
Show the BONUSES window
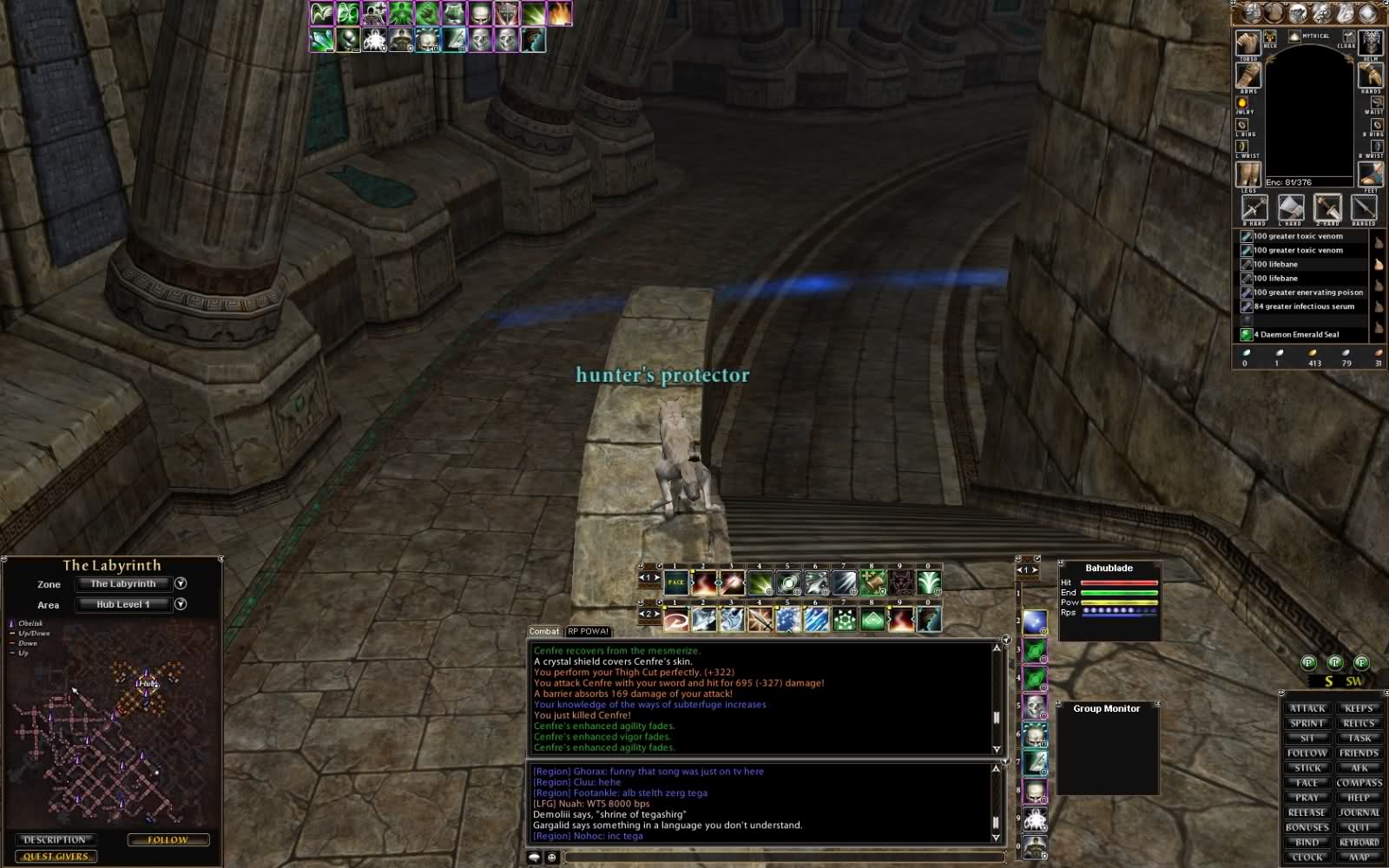point(1307,827)
